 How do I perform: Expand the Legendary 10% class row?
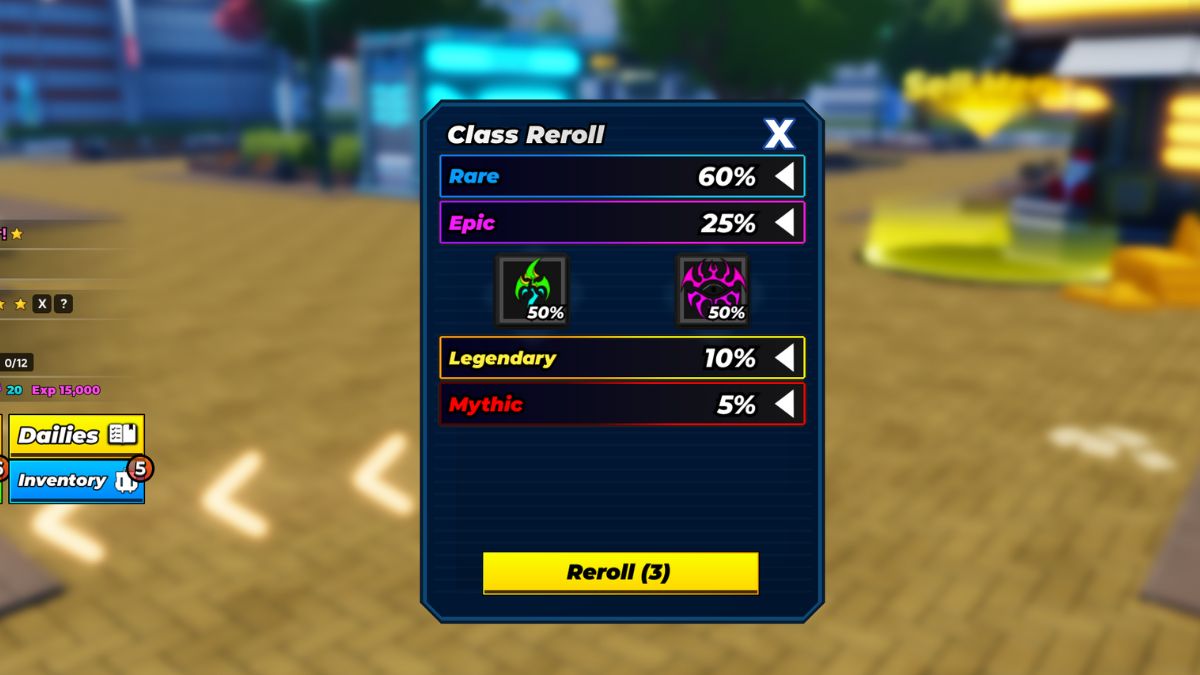[x=785, y=358]
